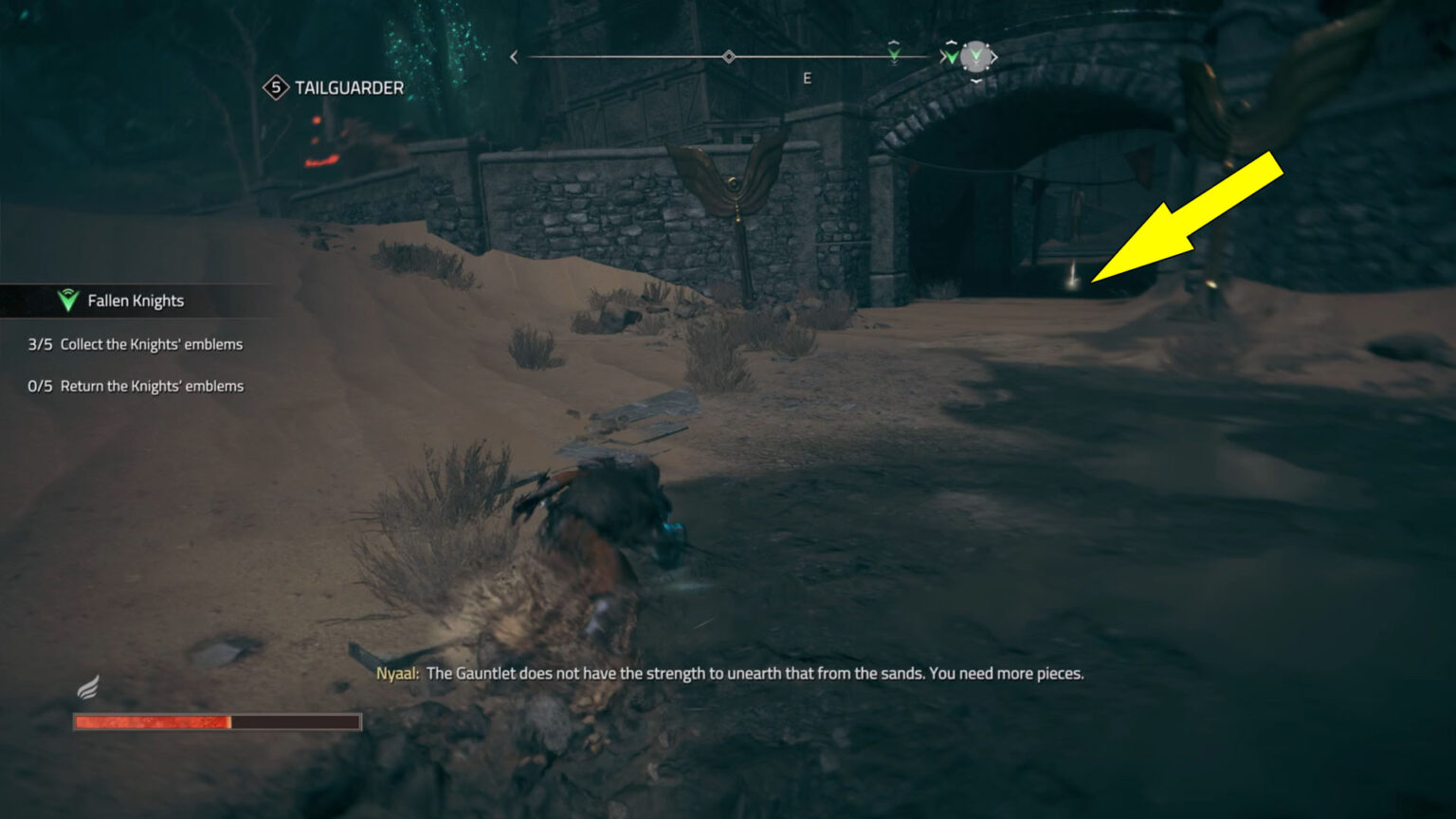Expand the right arrow of the compass bar
1456x819 pixels.
click(996, 57)
